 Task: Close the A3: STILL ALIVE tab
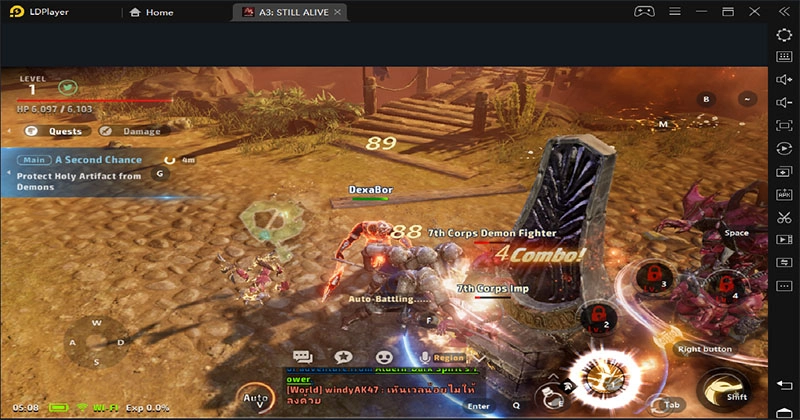pyautogui.click(x=339, y=12)
